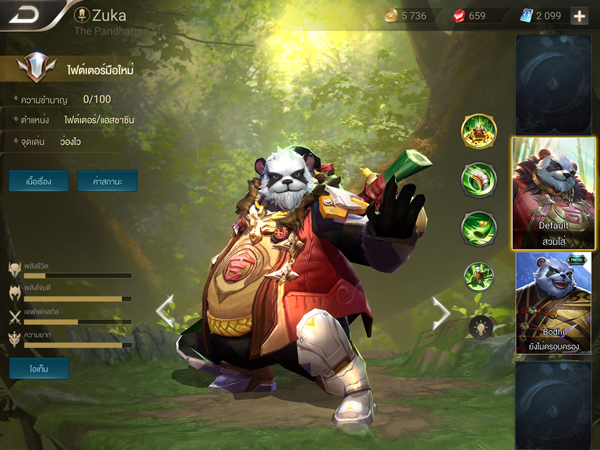Screen dimensions: 600x450
Task: Open the lightbulb tips icon
Action: [x=479, y=325]
